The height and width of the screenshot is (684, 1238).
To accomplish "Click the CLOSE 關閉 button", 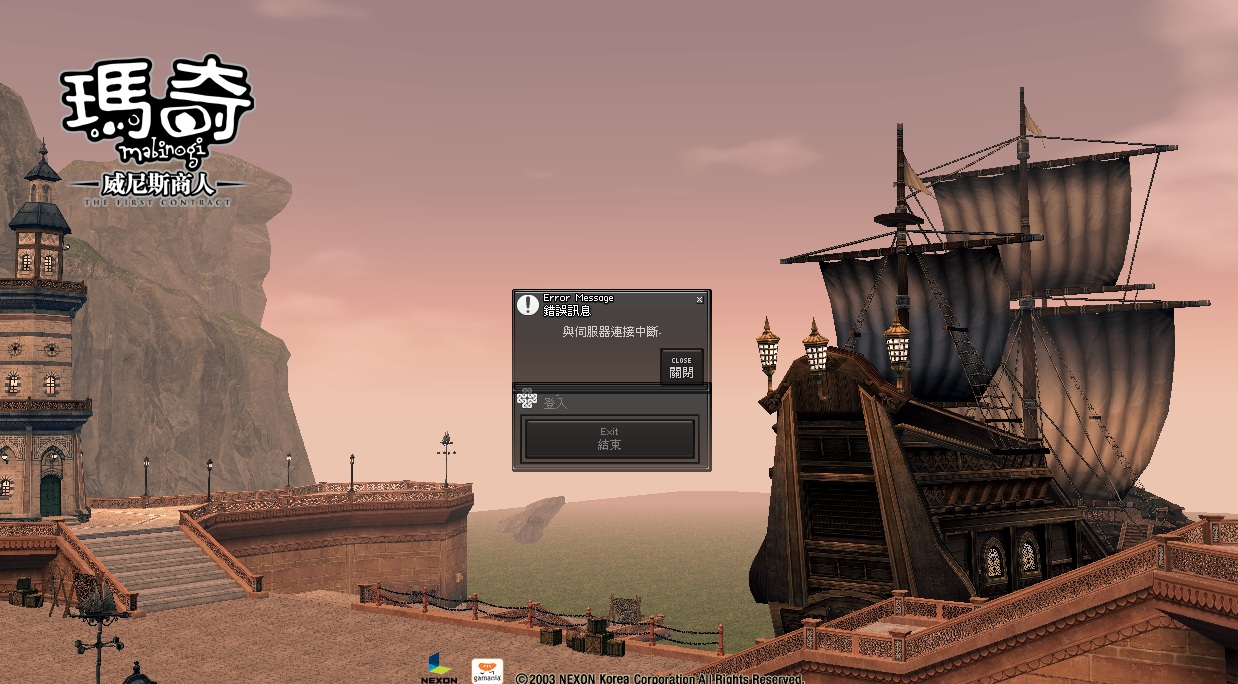I will click(681, 367).
